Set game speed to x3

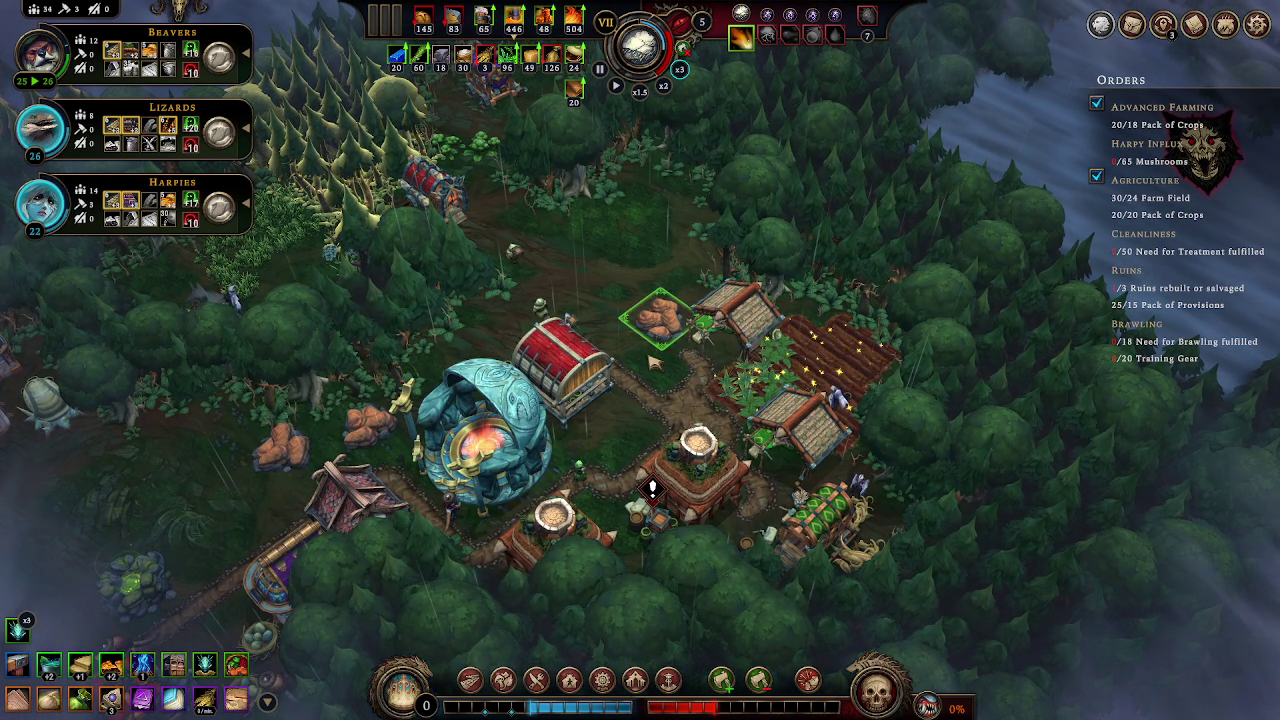[680, 70]
